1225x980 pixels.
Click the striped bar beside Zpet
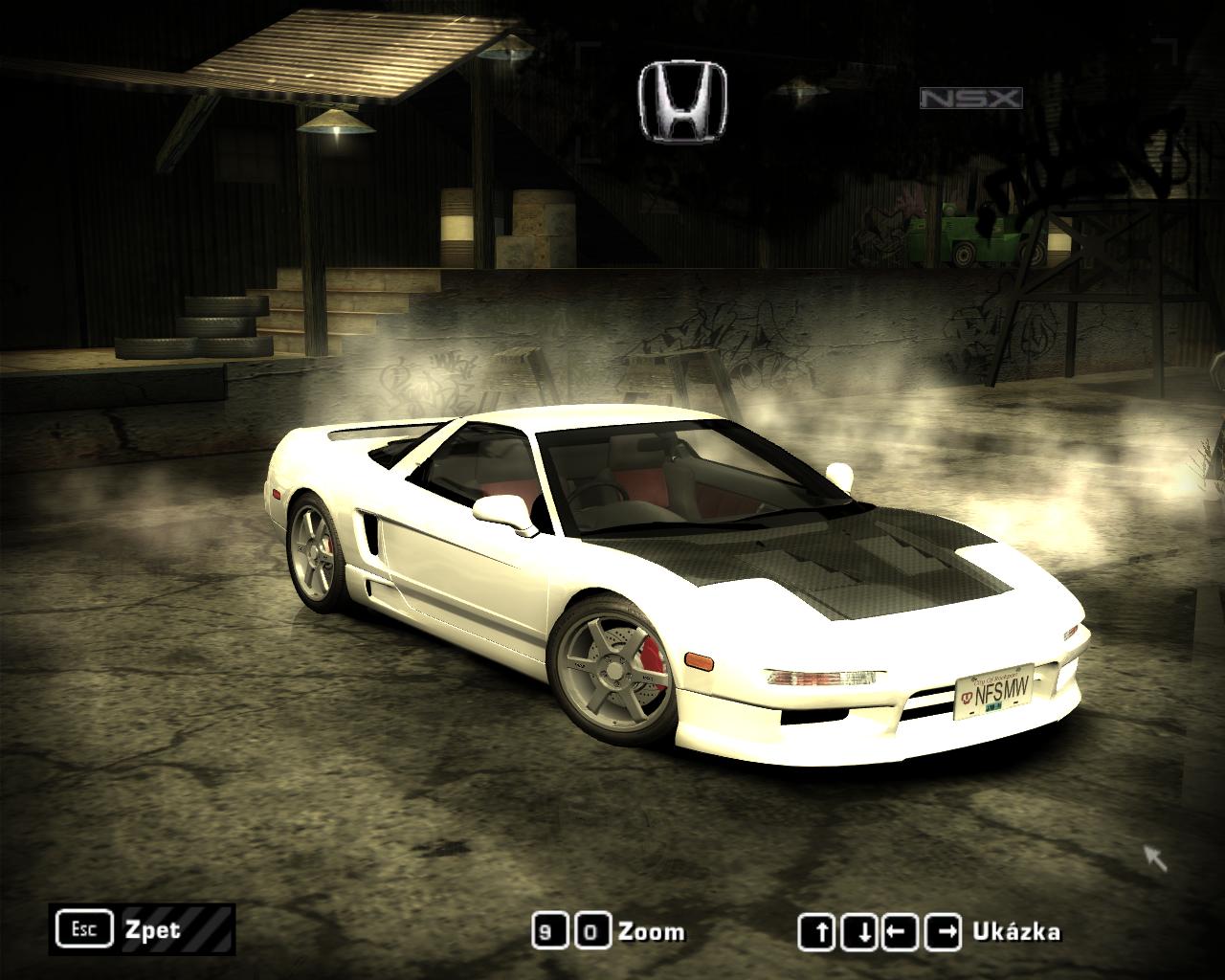click(x=204, y=928)
